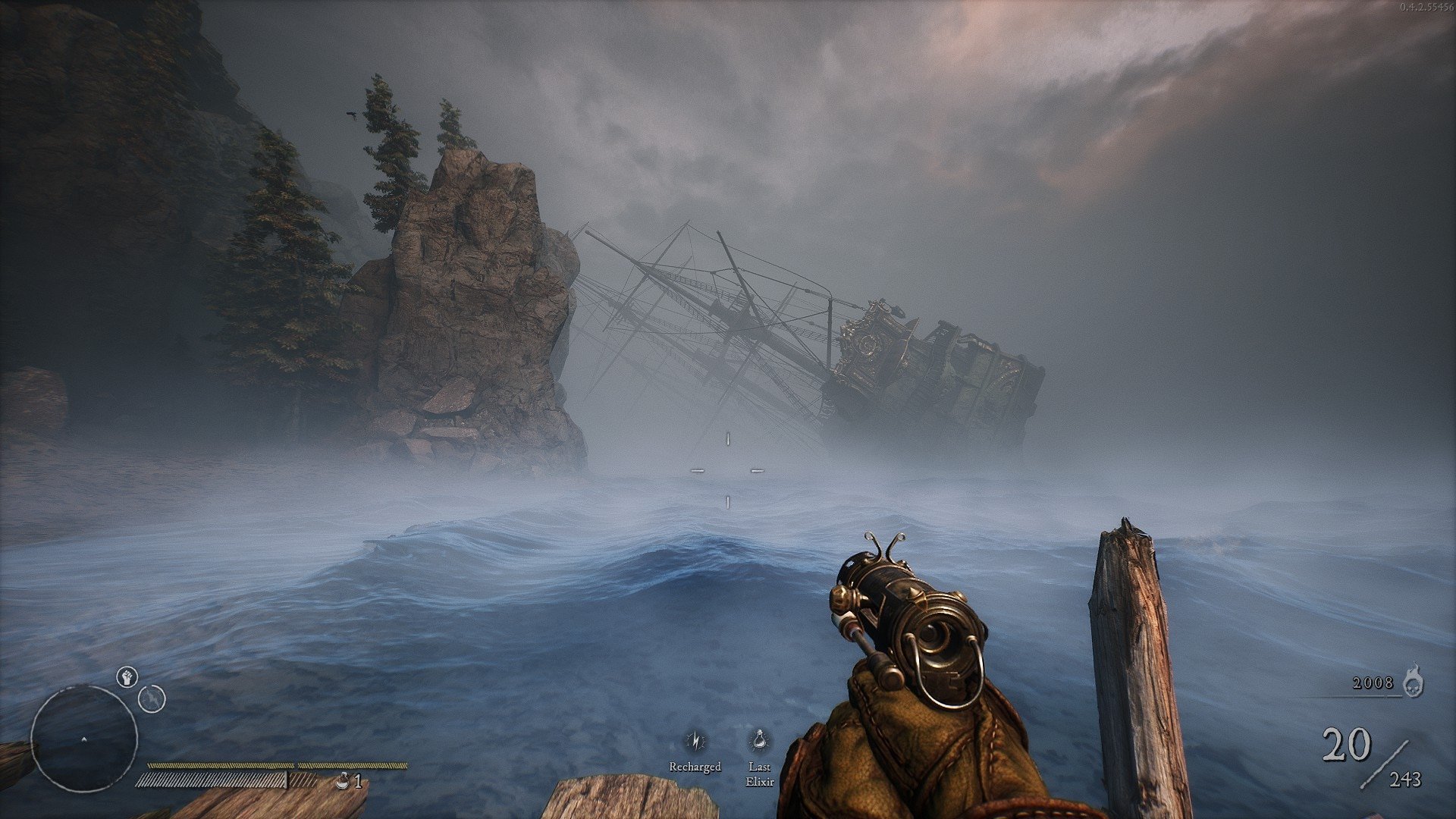
Task: Click the circular minimap
Action: click(83, 738)
